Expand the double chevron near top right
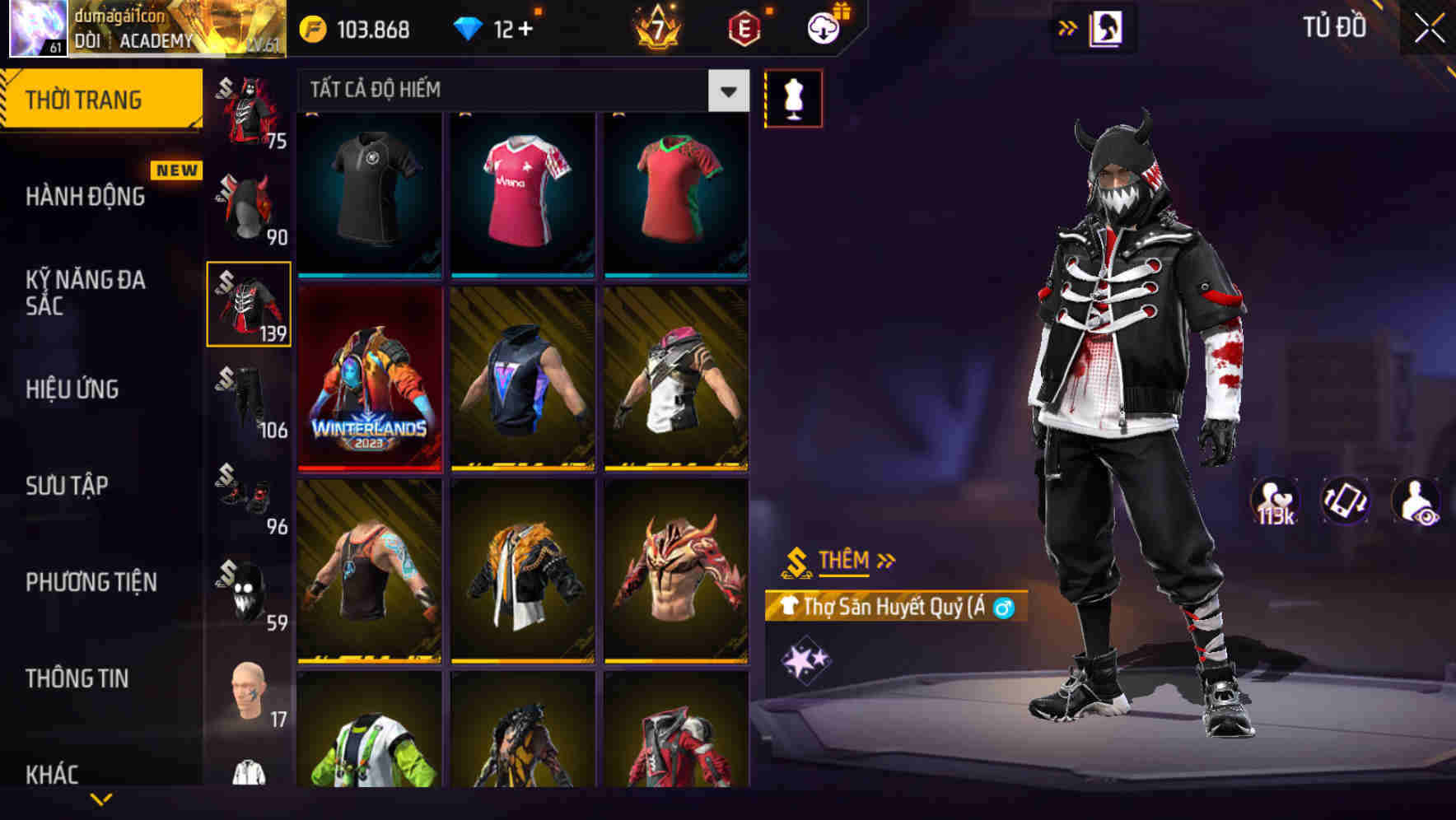This screenshot has width=1456, height=820. pos(1066,26)
